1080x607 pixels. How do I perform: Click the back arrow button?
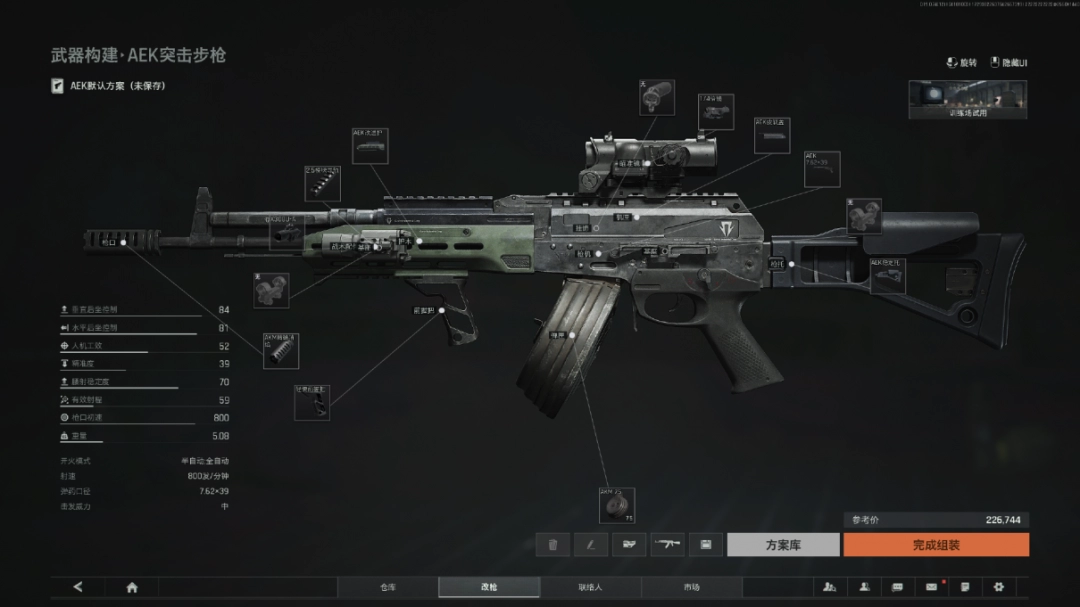pyautogui.click(x=78, y=587)
